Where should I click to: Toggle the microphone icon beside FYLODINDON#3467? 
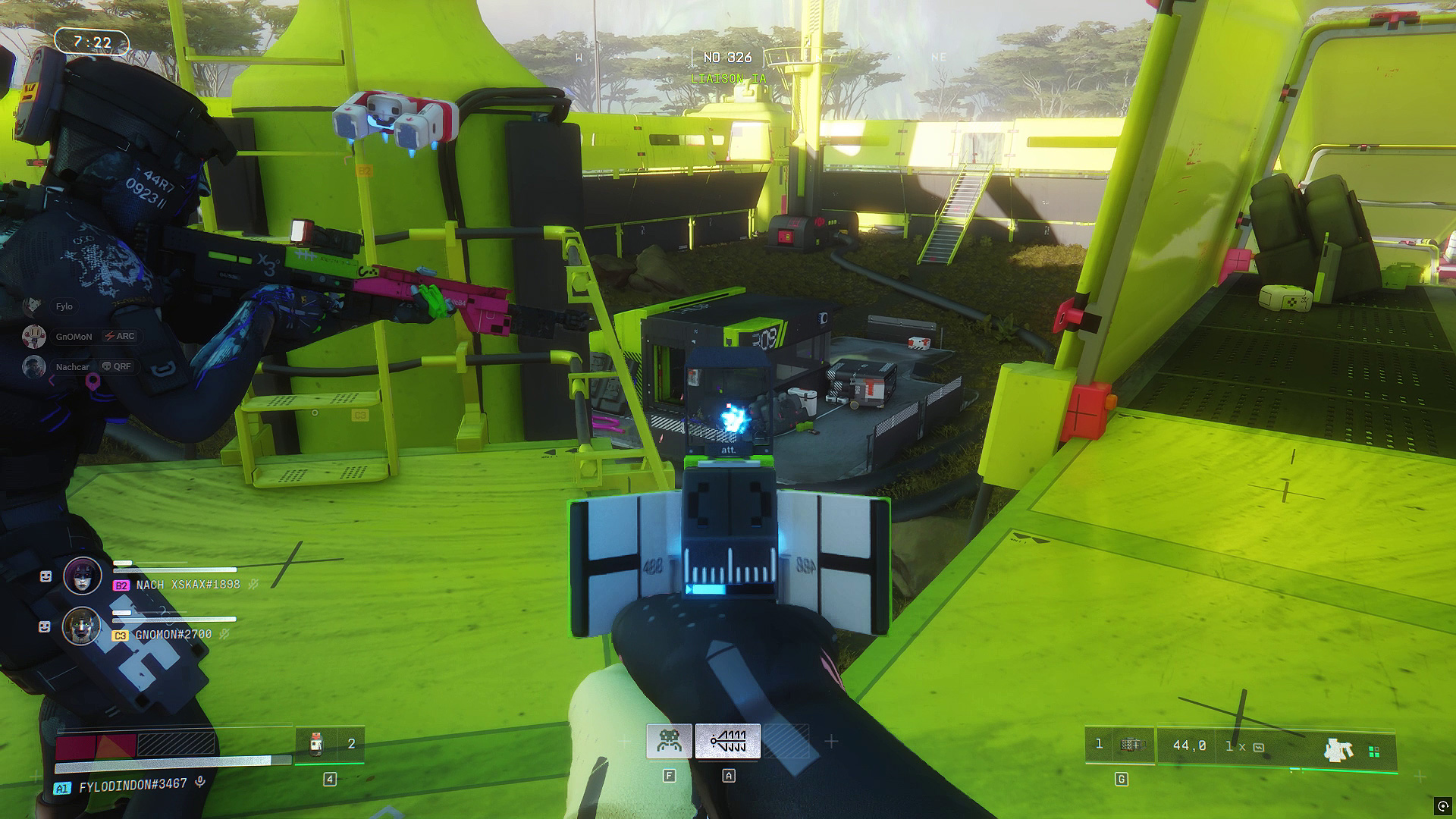click(x=200, y=783)
